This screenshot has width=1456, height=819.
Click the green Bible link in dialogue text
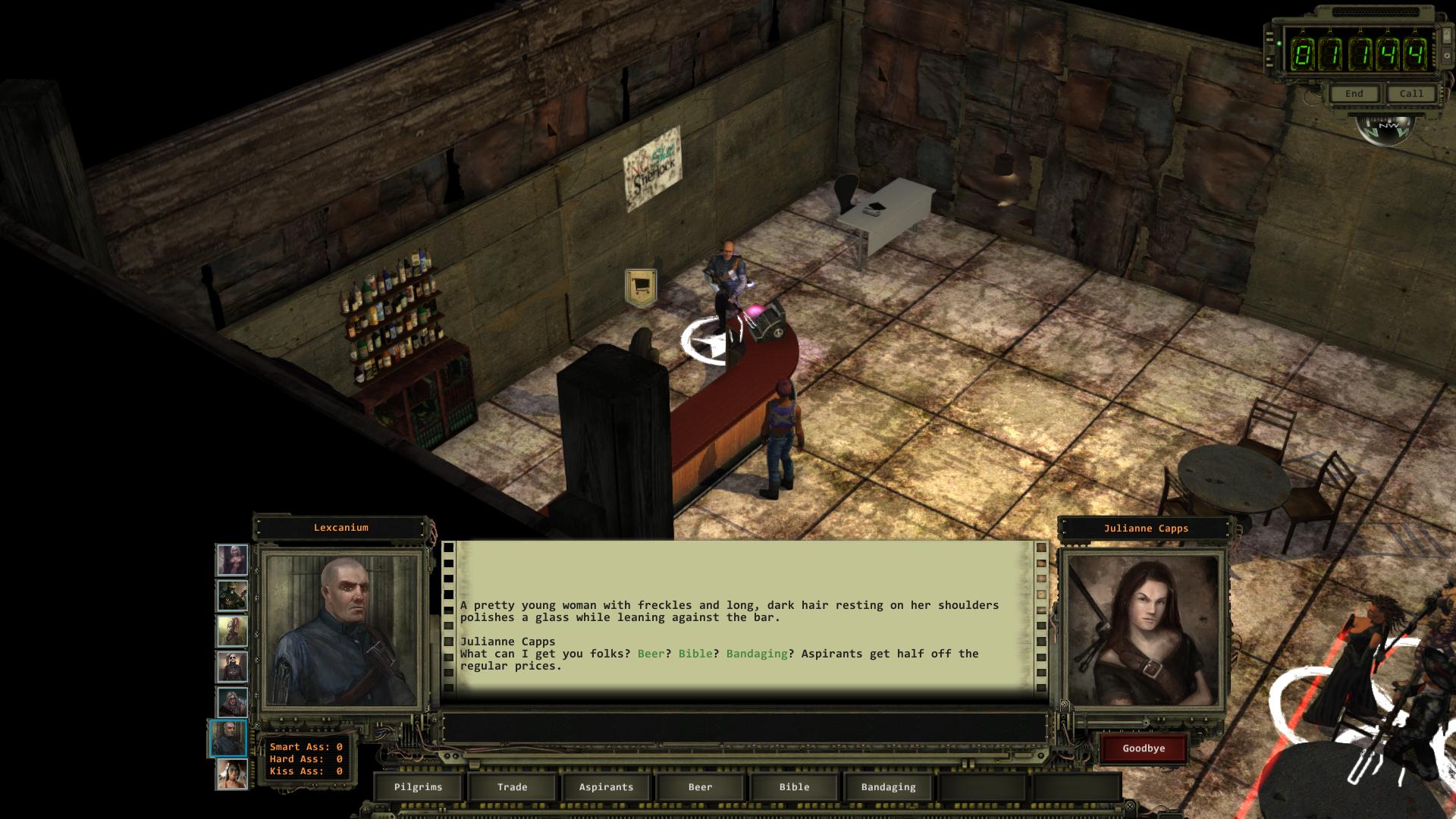pos(695,654)
